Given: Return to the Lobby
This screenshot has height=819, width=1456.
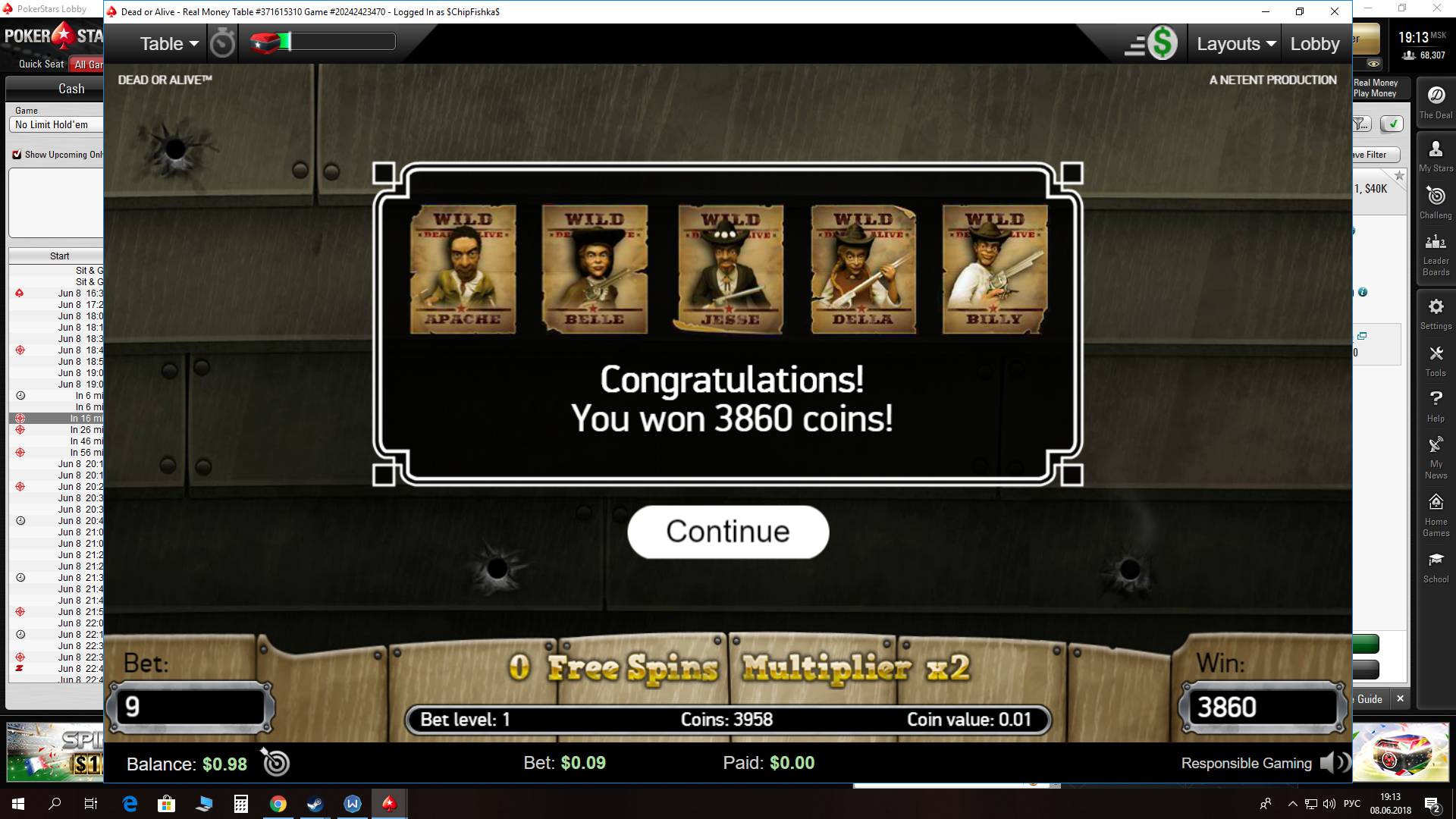Looking at the screenshot, I should 1315,44.
